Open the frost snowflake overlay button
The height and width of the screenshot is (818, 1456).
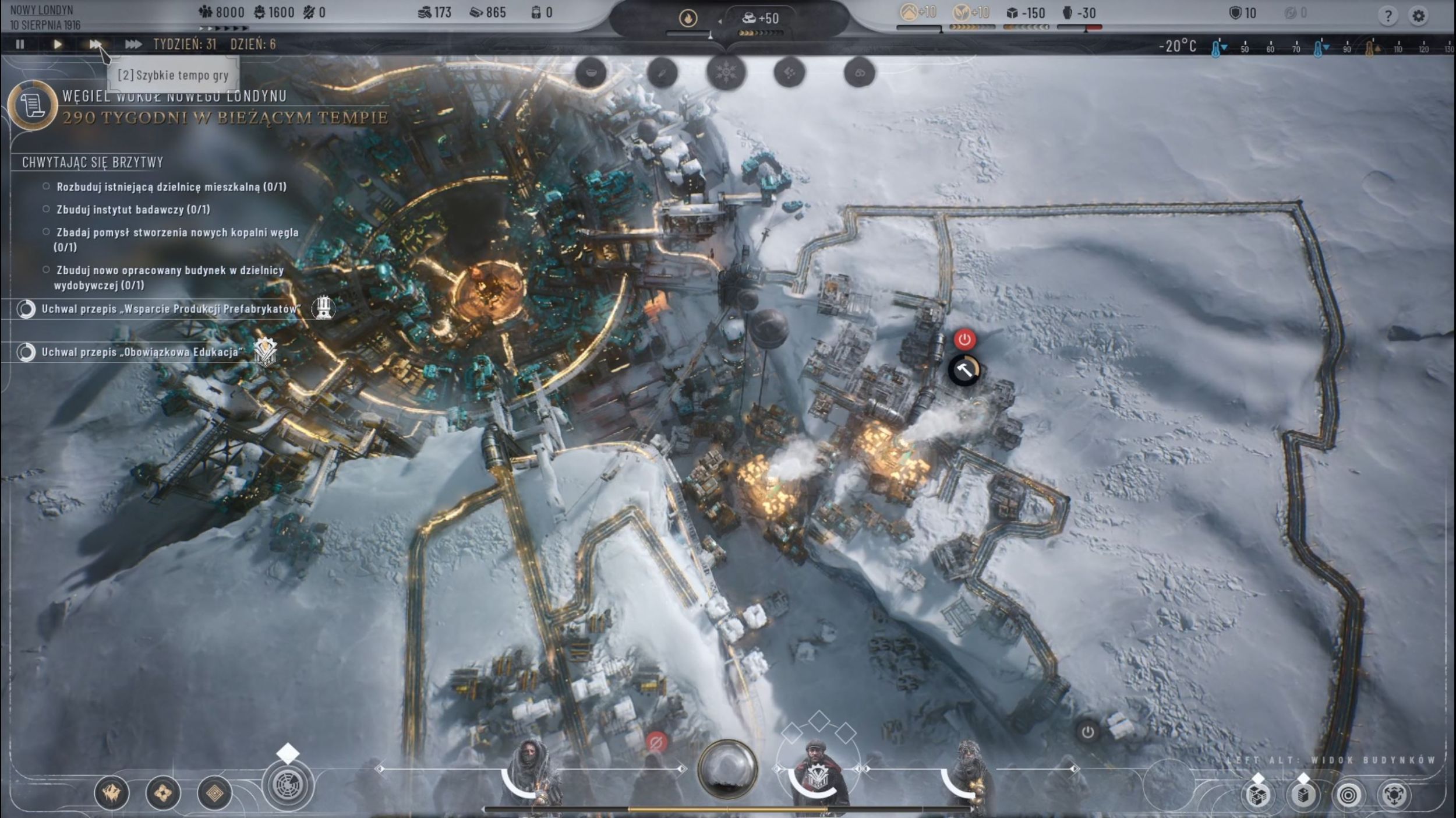(x=726, y=73)
